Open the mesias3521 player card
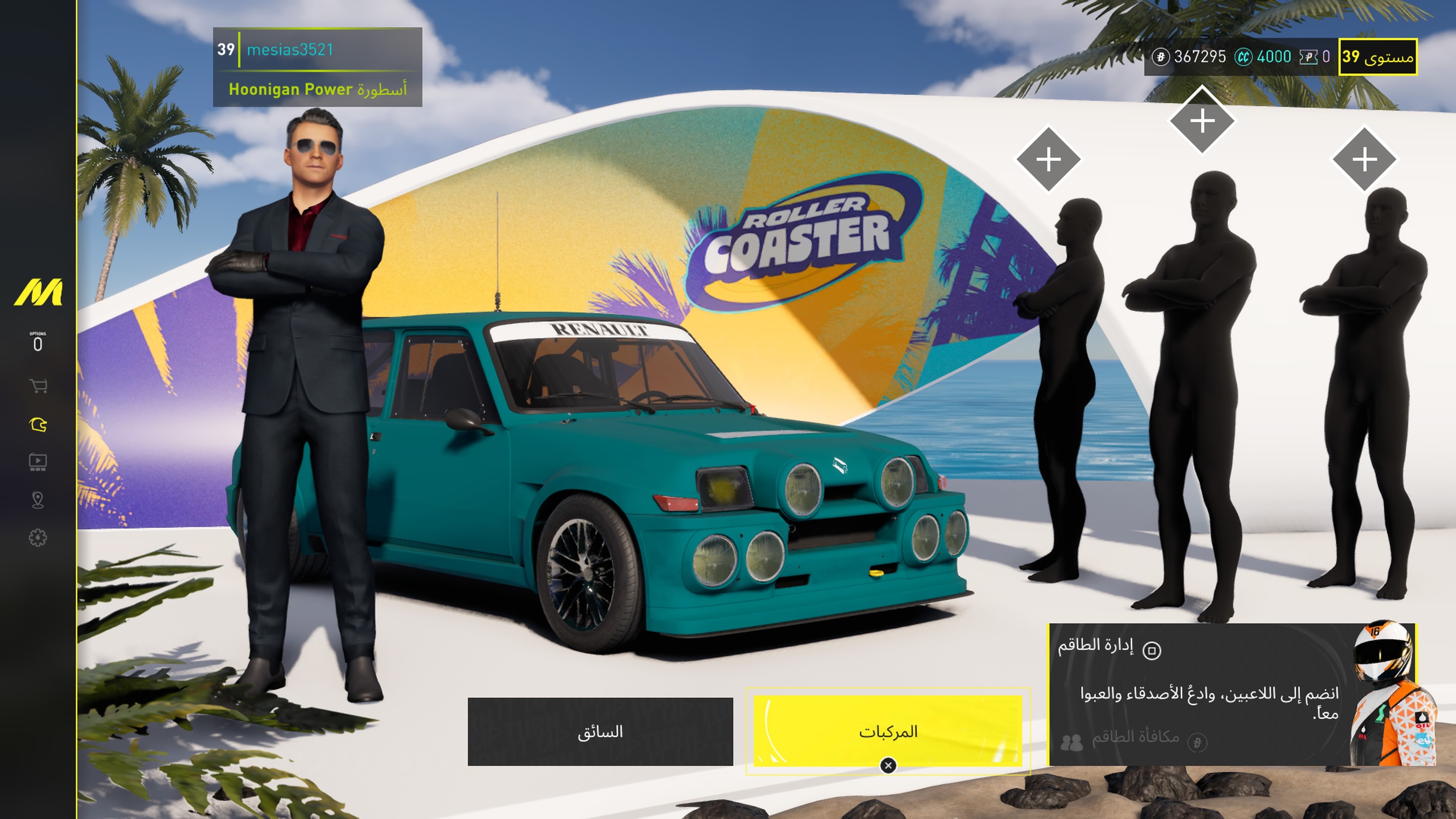Image resolution: width=1456 pixels, height=819 pixels. (317, 67)
